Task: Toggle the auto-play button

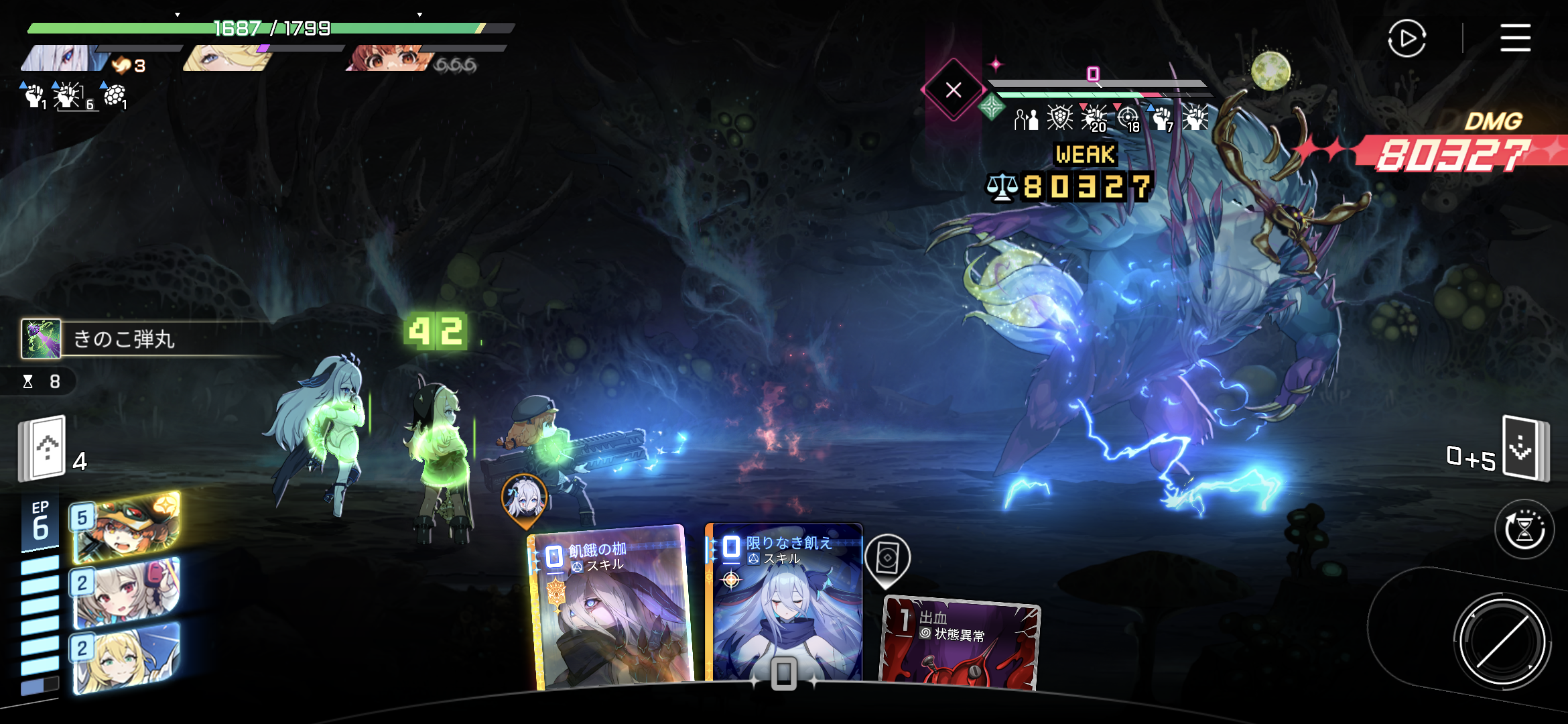Action: (1407, 38)
